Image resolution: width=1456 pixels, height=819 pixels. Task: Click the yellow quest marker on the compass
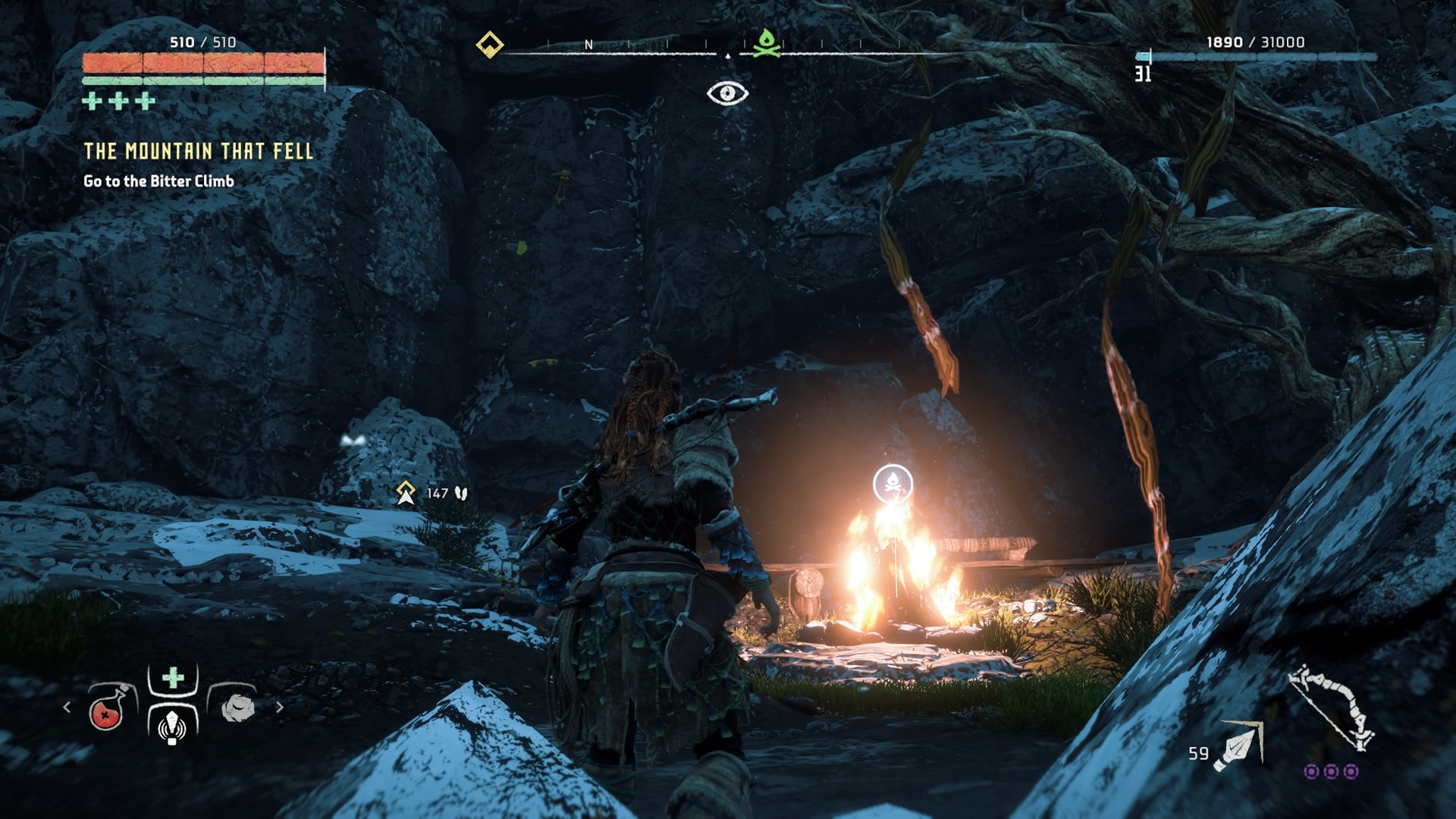point(490,45)
